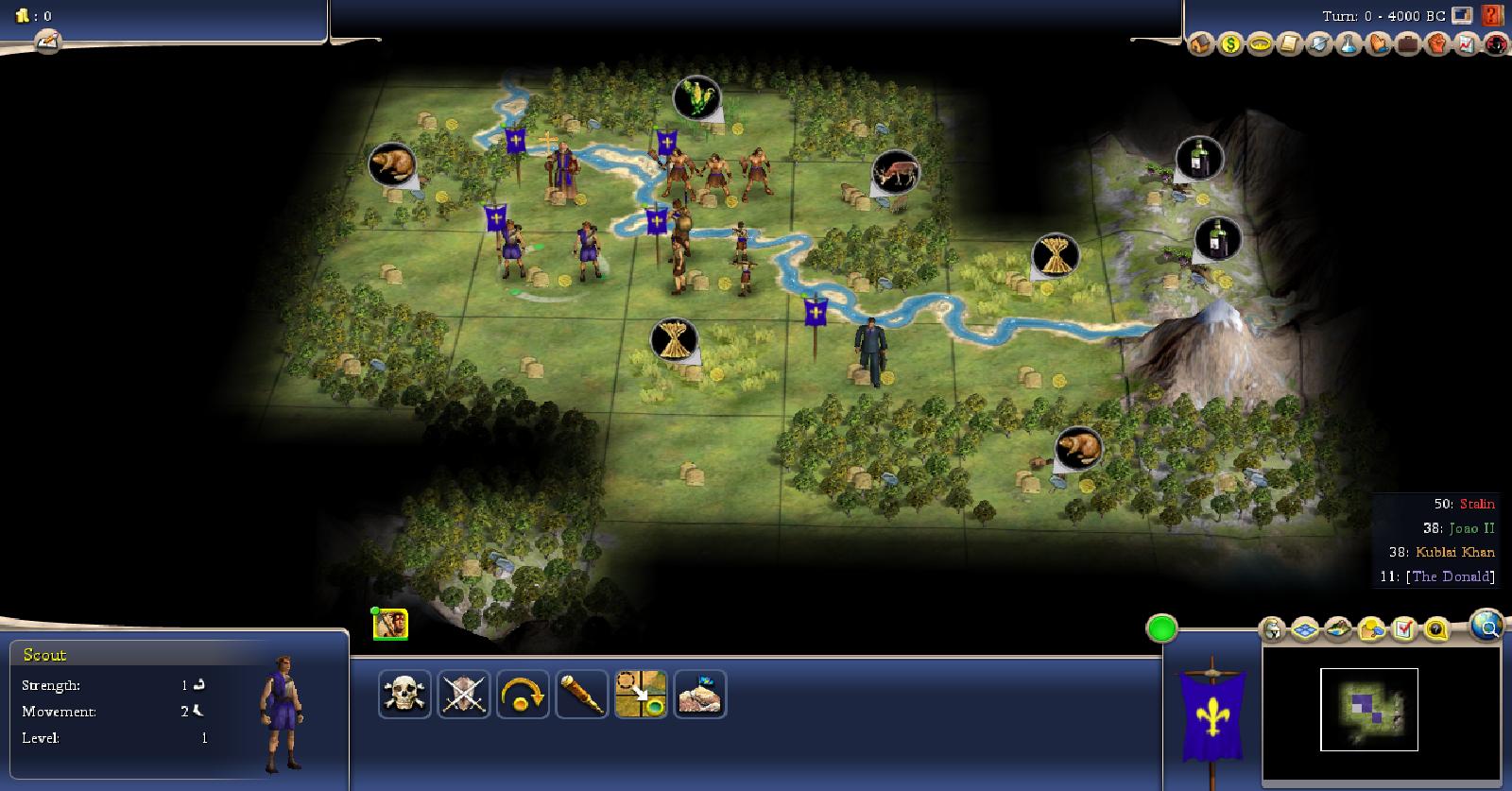Open the Military Advisor fist icon
This screenshot has height=791, width=1512.
tap(1437, 43)
